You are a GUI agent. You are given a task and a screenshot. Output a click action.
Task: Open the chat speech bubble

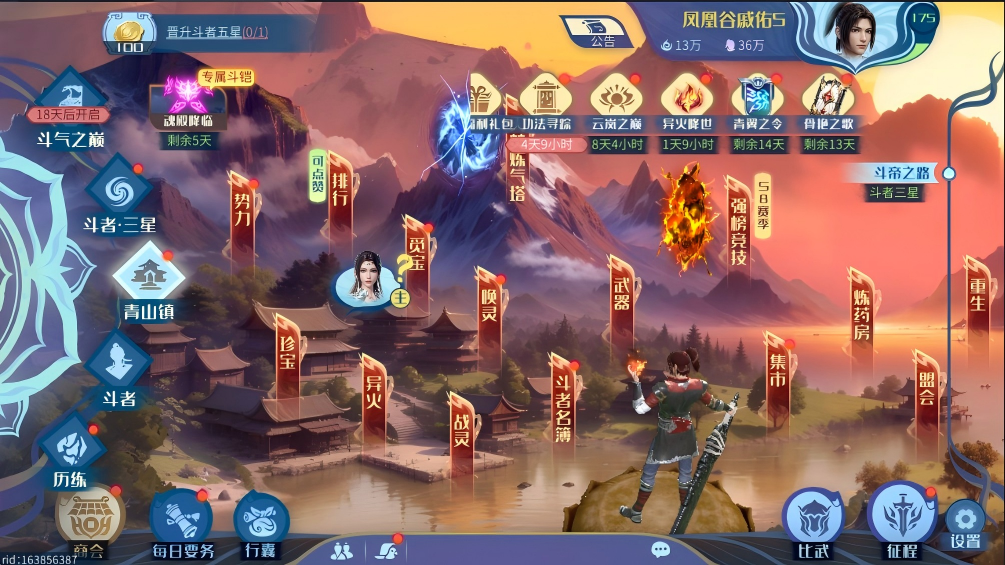pos(660,549)
